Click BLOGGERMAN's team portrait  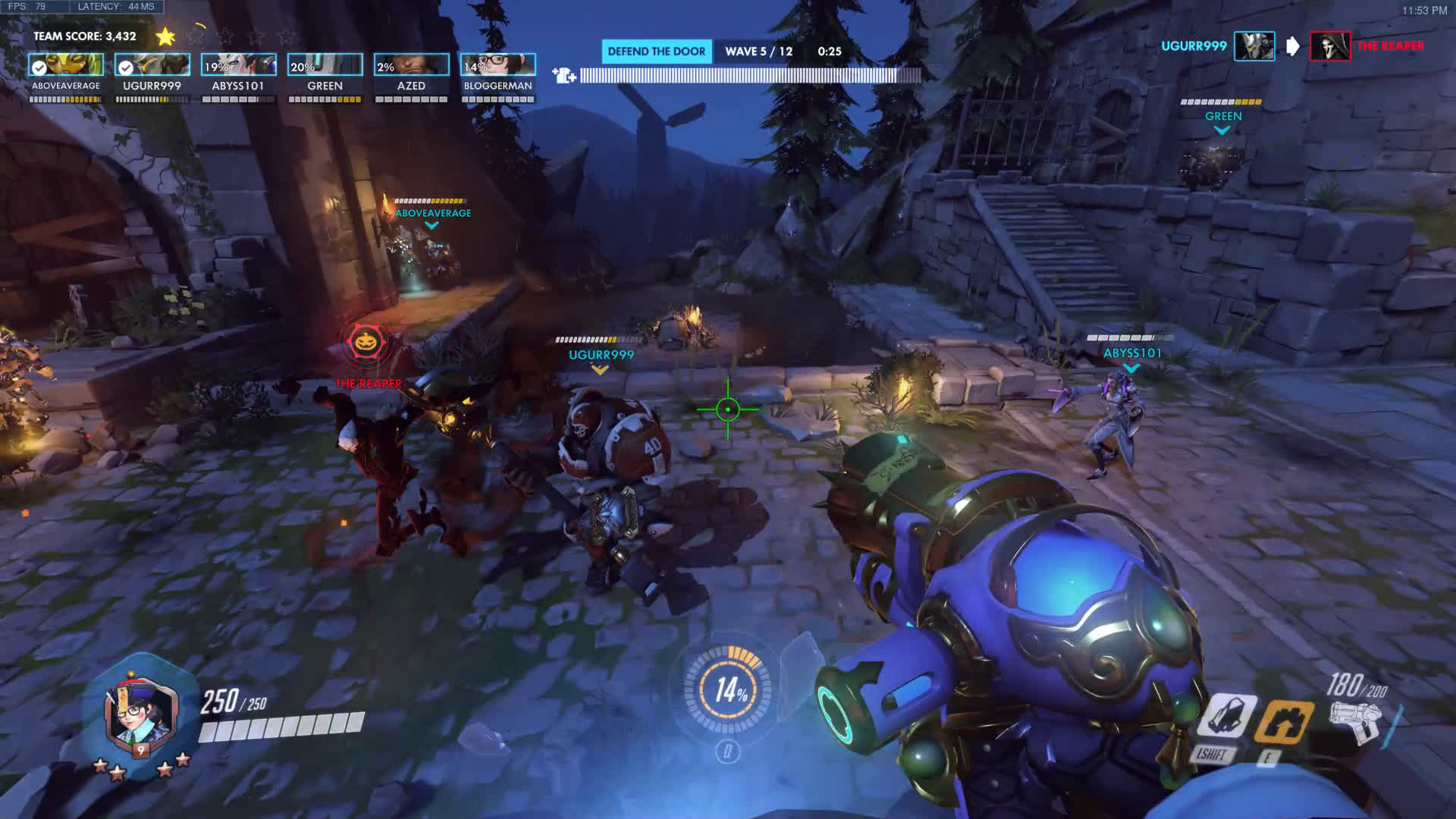[498, 65]
